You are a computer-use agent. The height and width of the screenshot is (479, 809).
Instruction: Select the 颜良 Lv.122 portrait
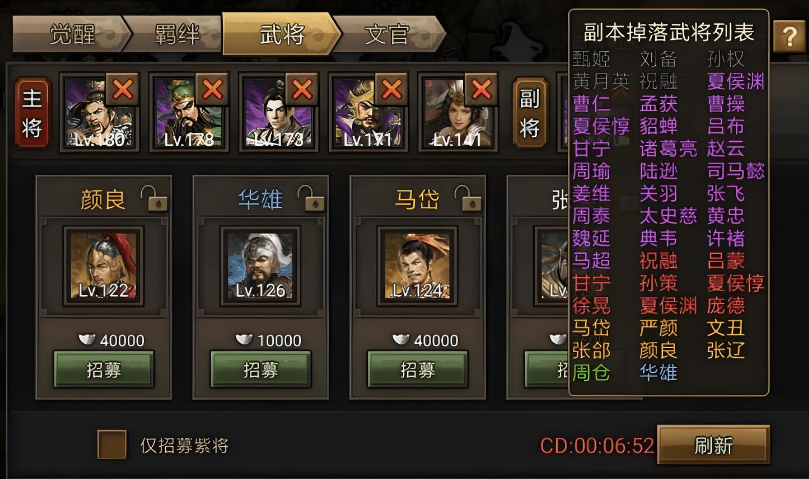(x=103, y=264)
